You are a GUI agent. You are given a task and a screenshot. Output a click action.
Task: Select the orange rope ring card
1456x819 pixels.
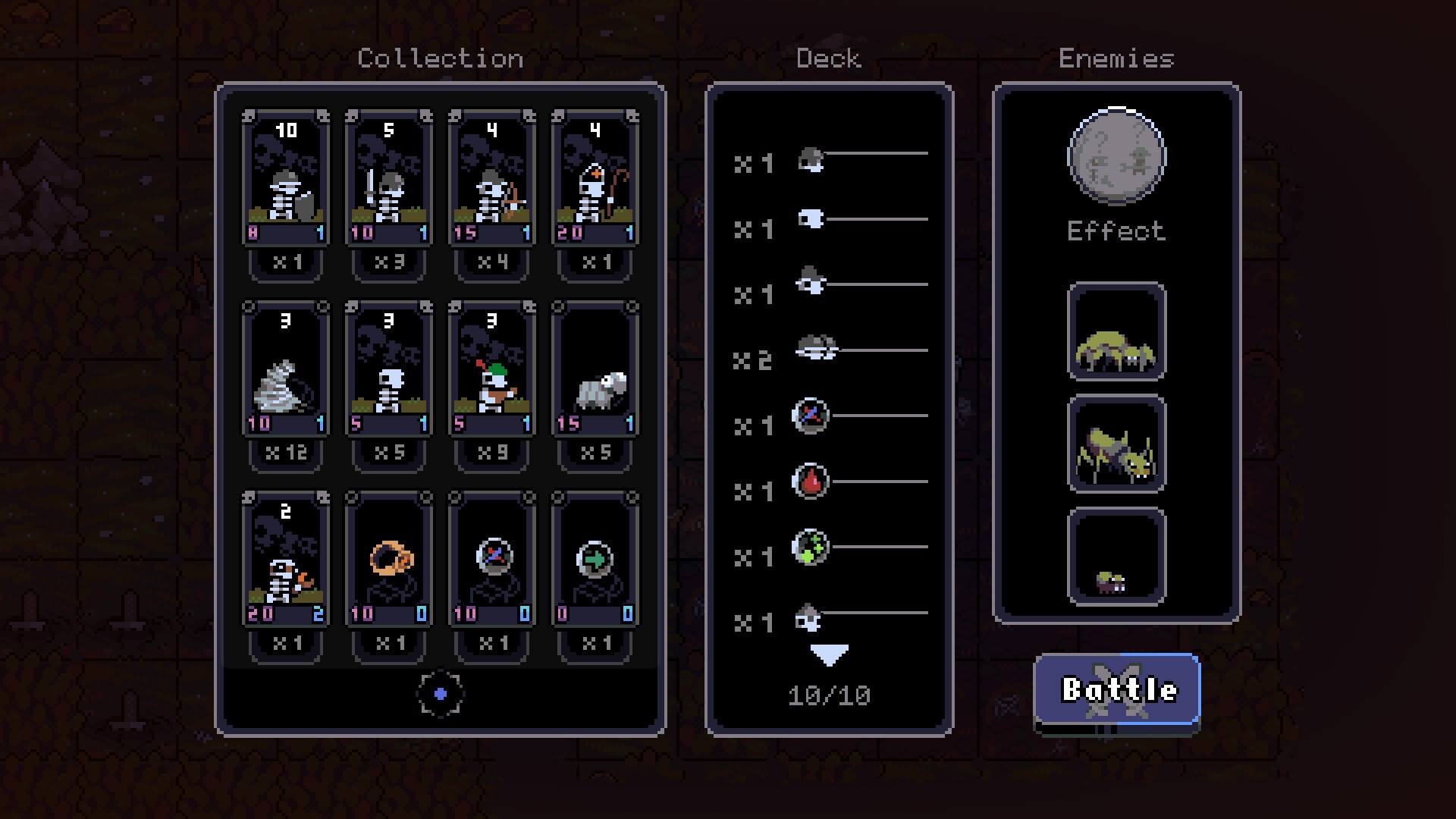389,561
